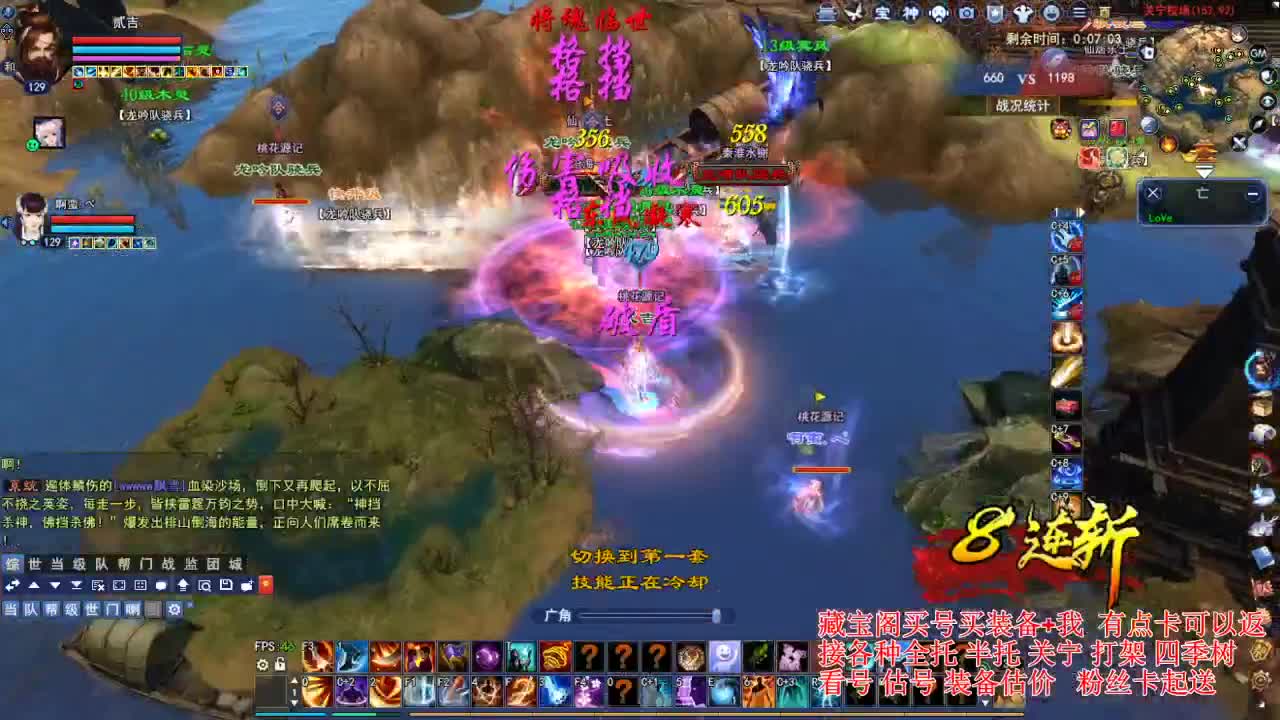
Task: Collapse the chat window with the down arrow
Action: click(x=55, y=585)
